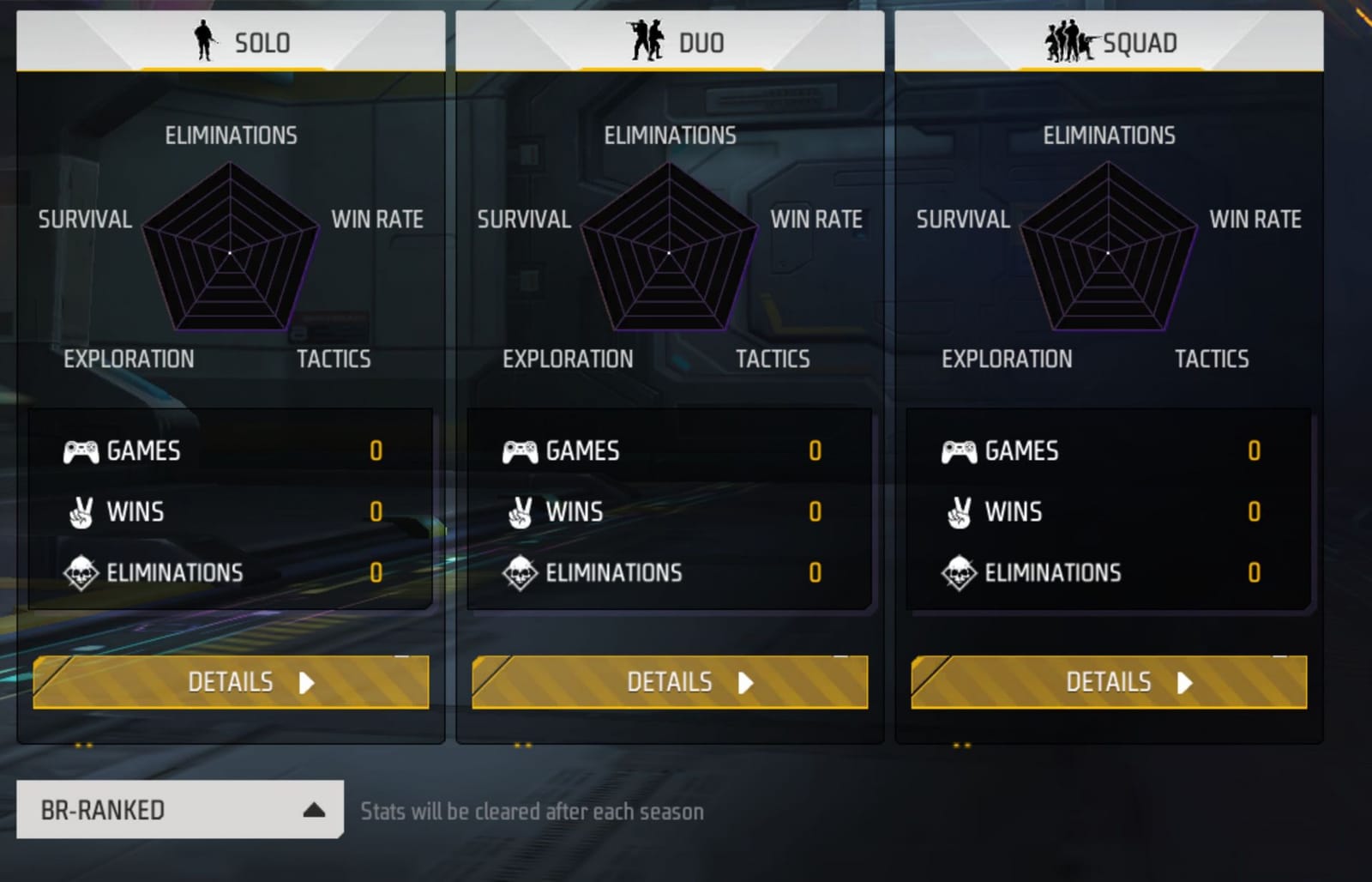The height and width of the screenshot is (882, 1372).
Task: Click the skull Eliminations icon in Solo panel
Action: click(79, 572)
